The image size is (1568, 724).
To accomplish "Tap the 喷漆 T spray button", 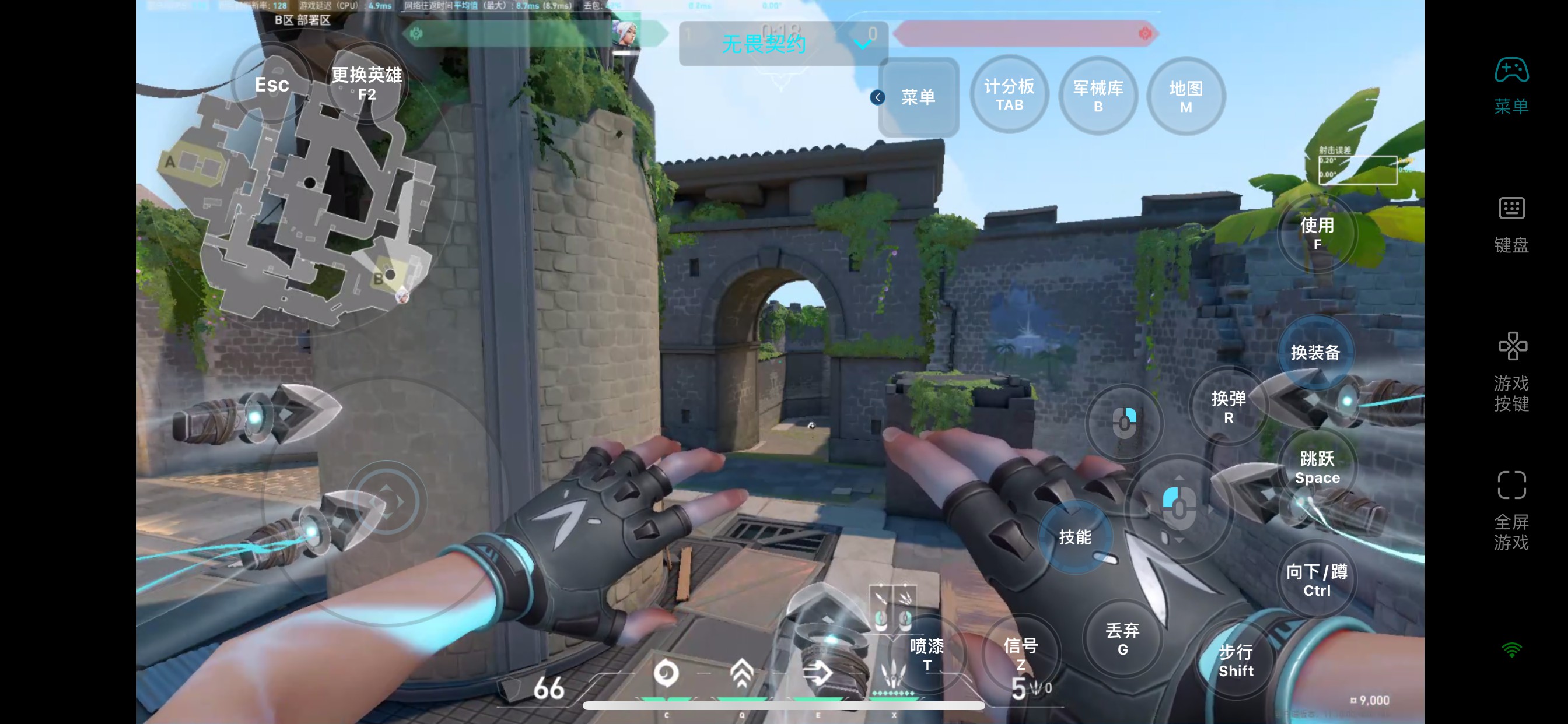I will (x=926, y=654).
